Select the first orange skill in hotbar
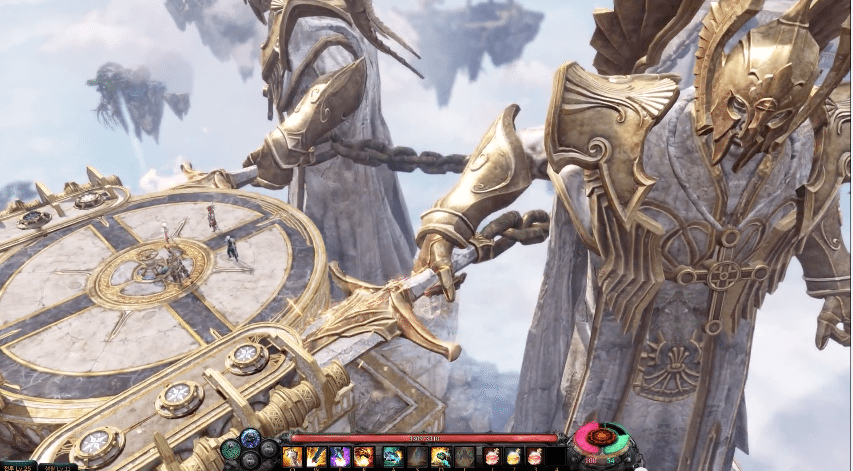 click(292, 457)
